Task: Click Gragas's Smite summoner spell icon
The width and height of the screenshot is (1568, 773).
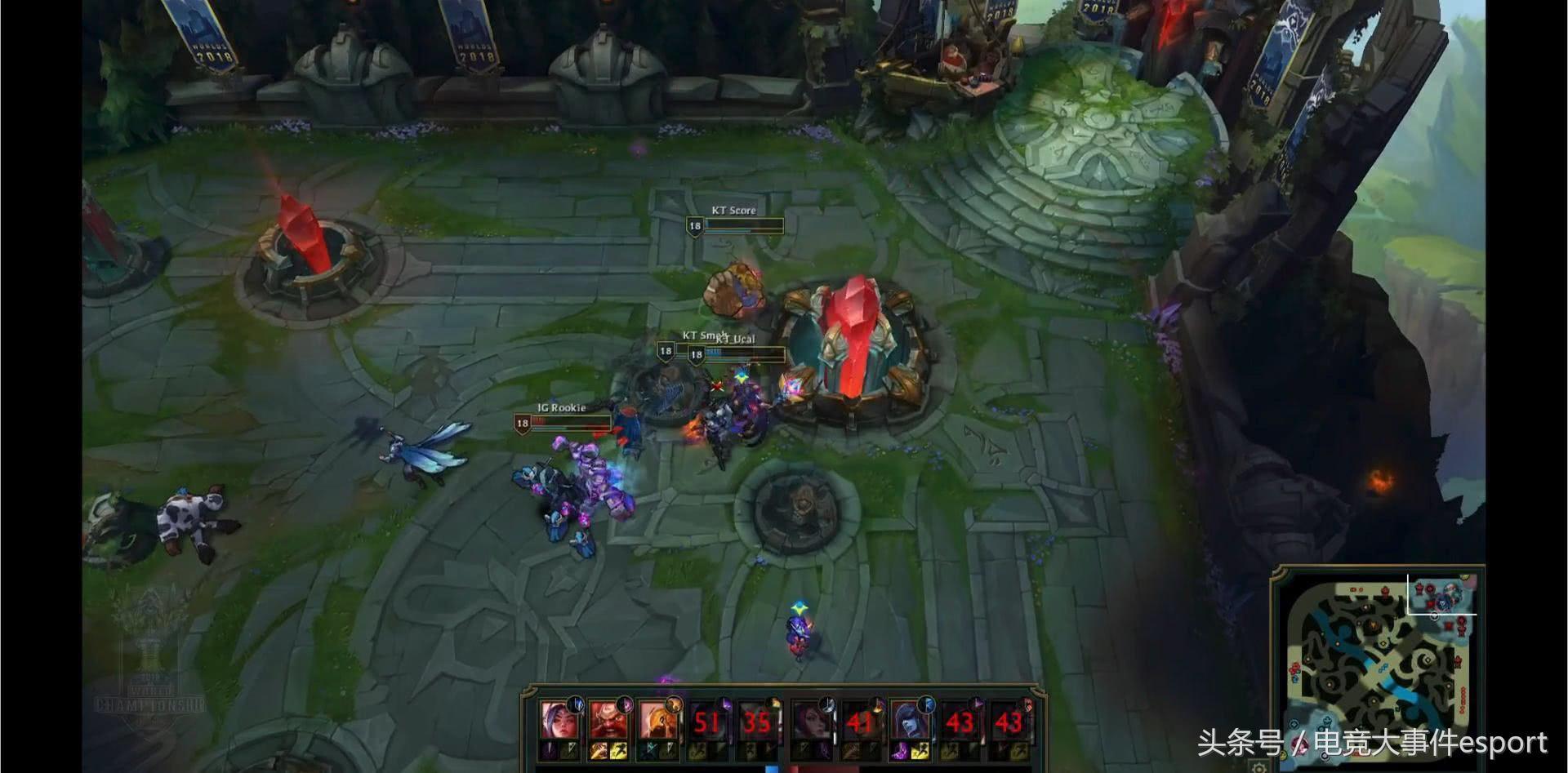Action: tap(599, 751)
